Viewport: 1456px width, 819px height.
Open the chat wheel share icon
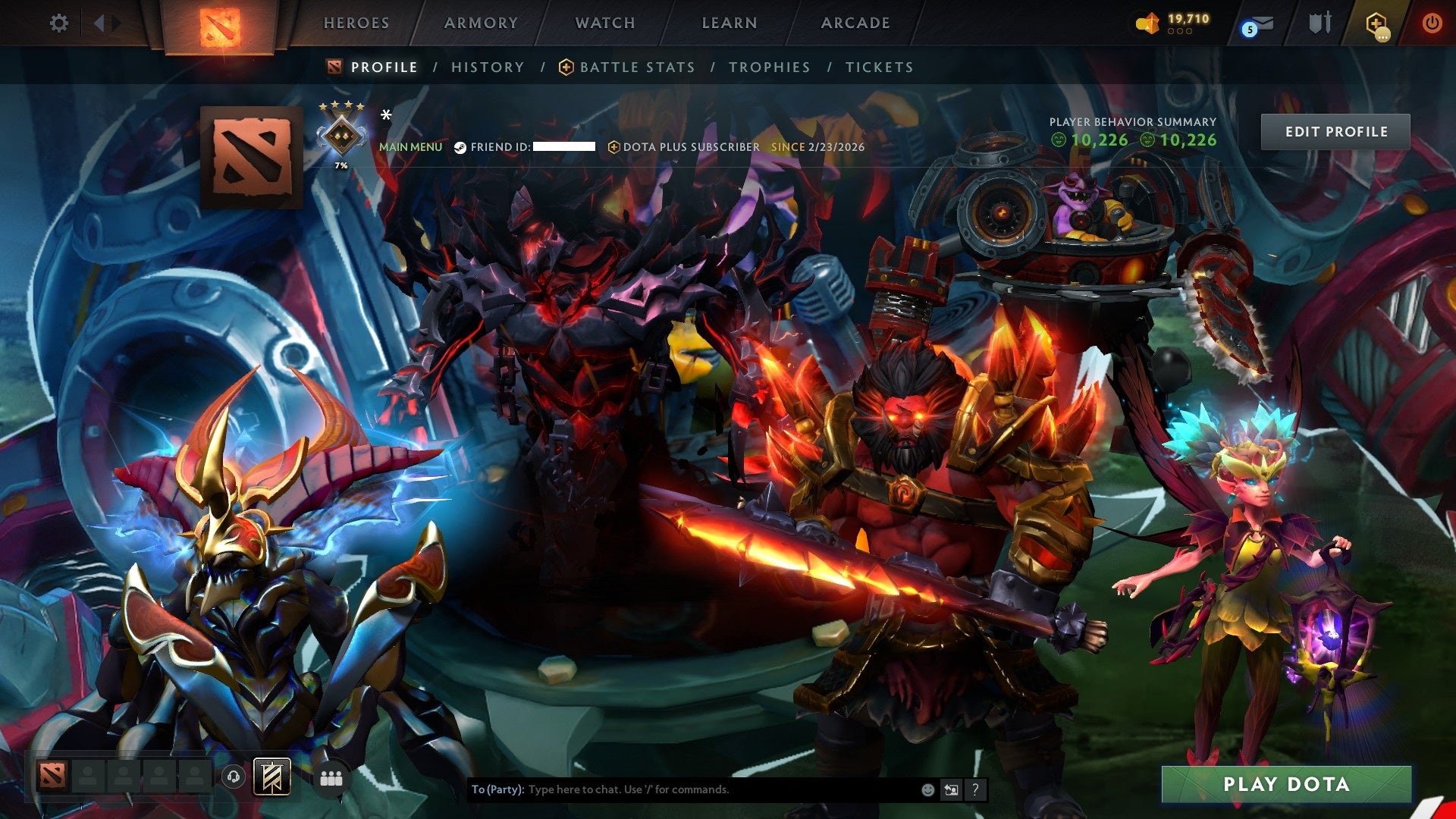coord(951,789)
